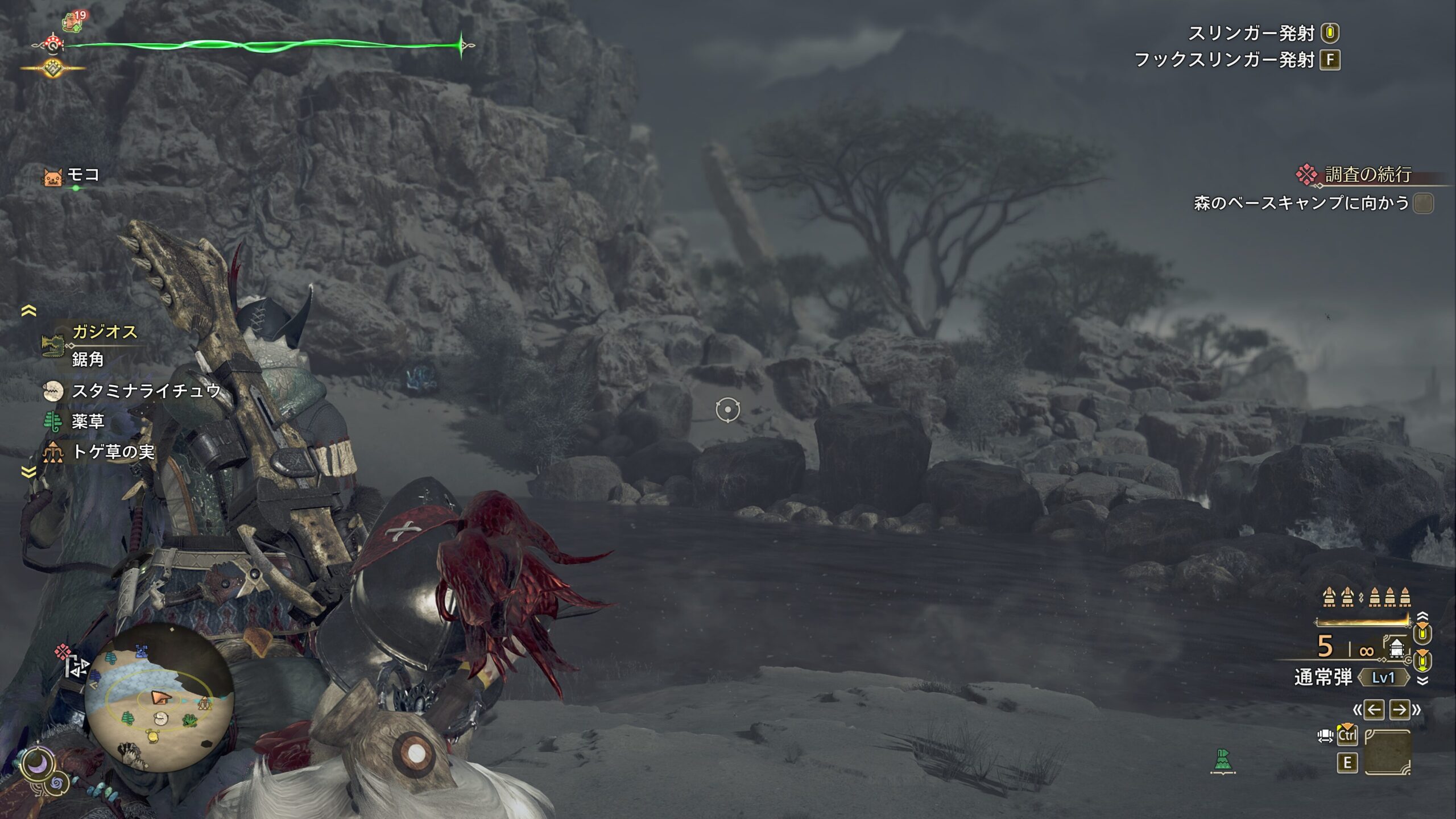Click the white ammo shell icon
The height and width of the screenshot is (819, 1456).
[1396, 648]
